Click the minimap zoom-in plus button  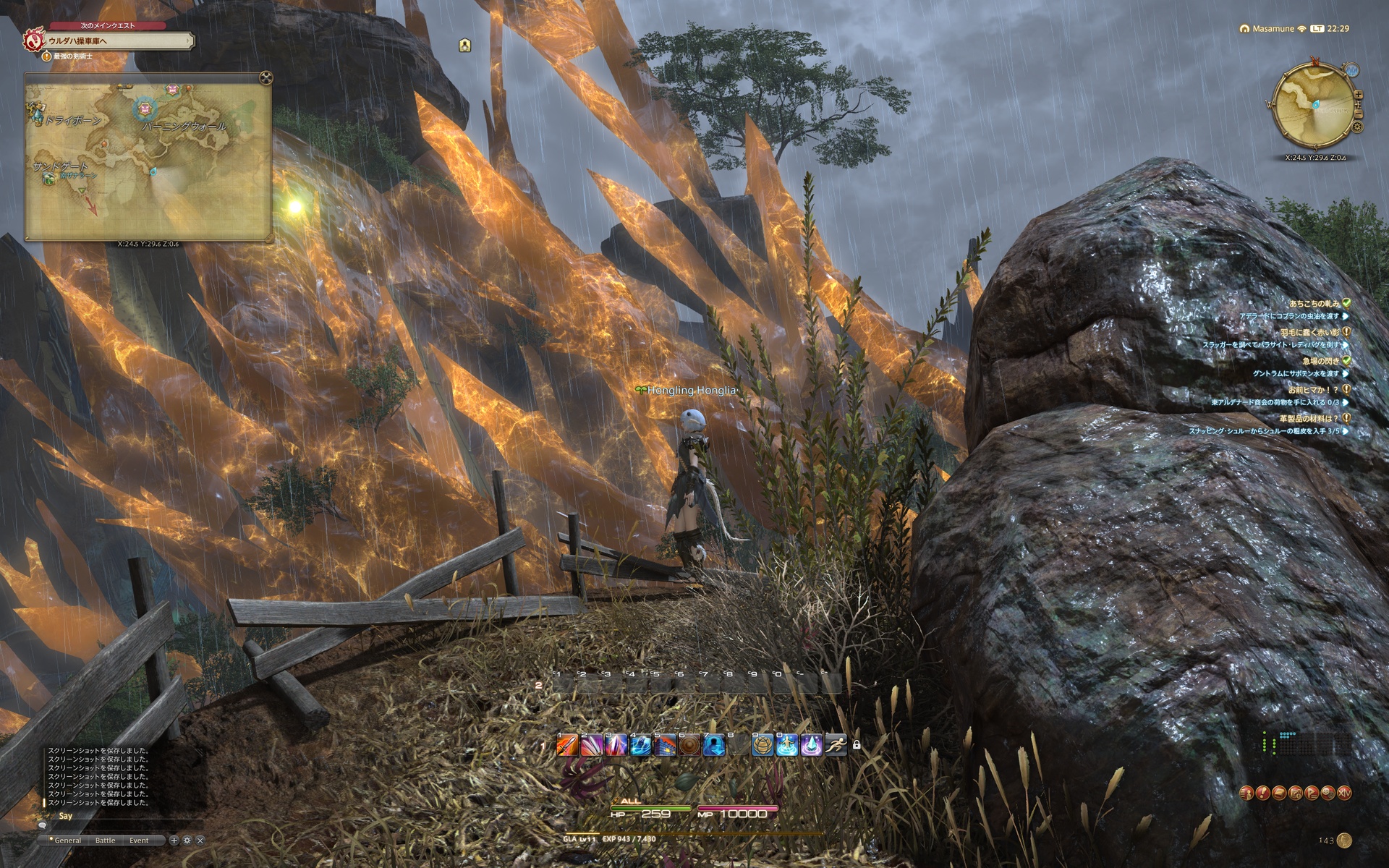1358,95
